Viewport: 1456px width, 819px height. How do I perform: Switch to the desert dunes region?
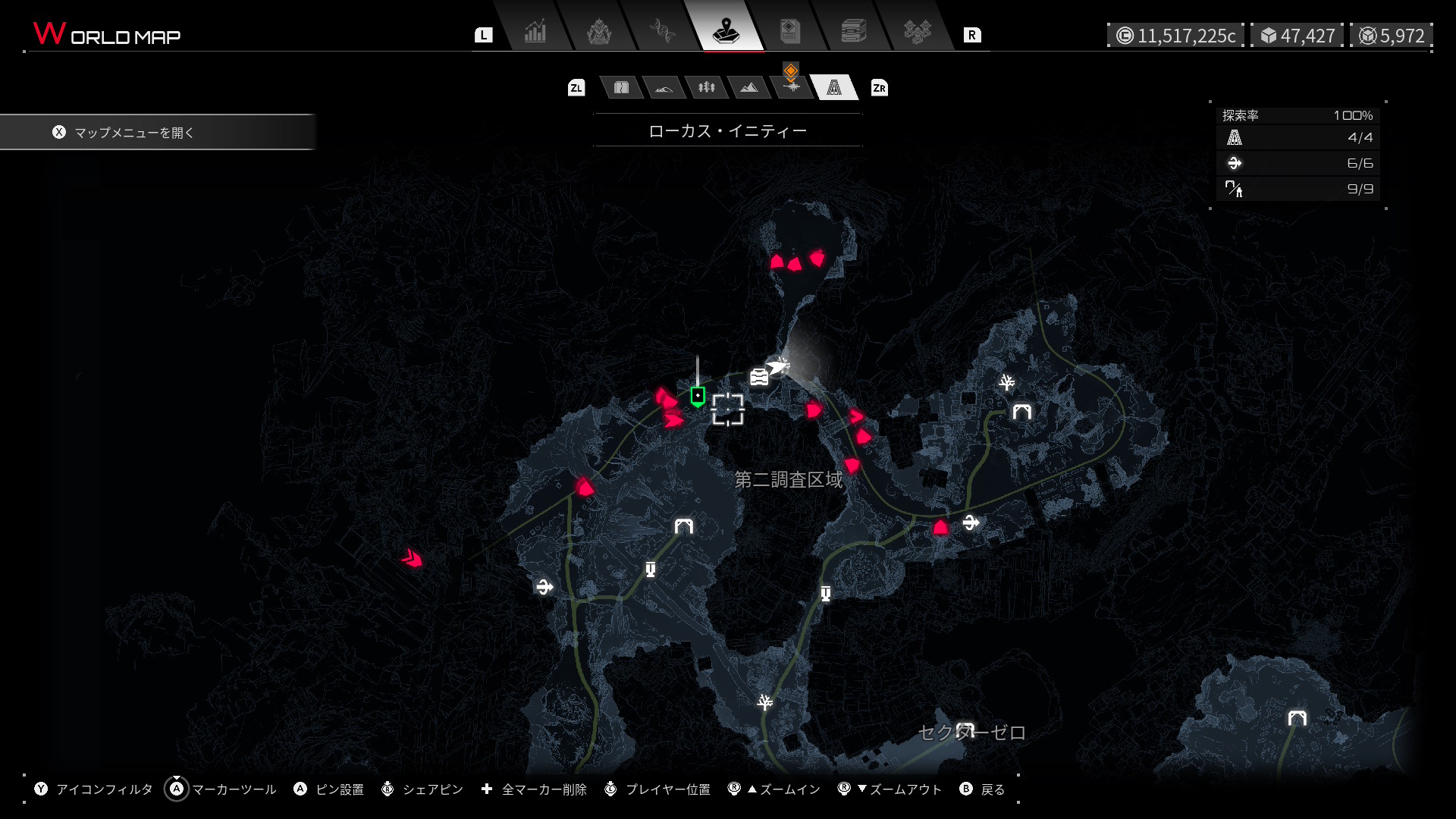click(664, 88)
